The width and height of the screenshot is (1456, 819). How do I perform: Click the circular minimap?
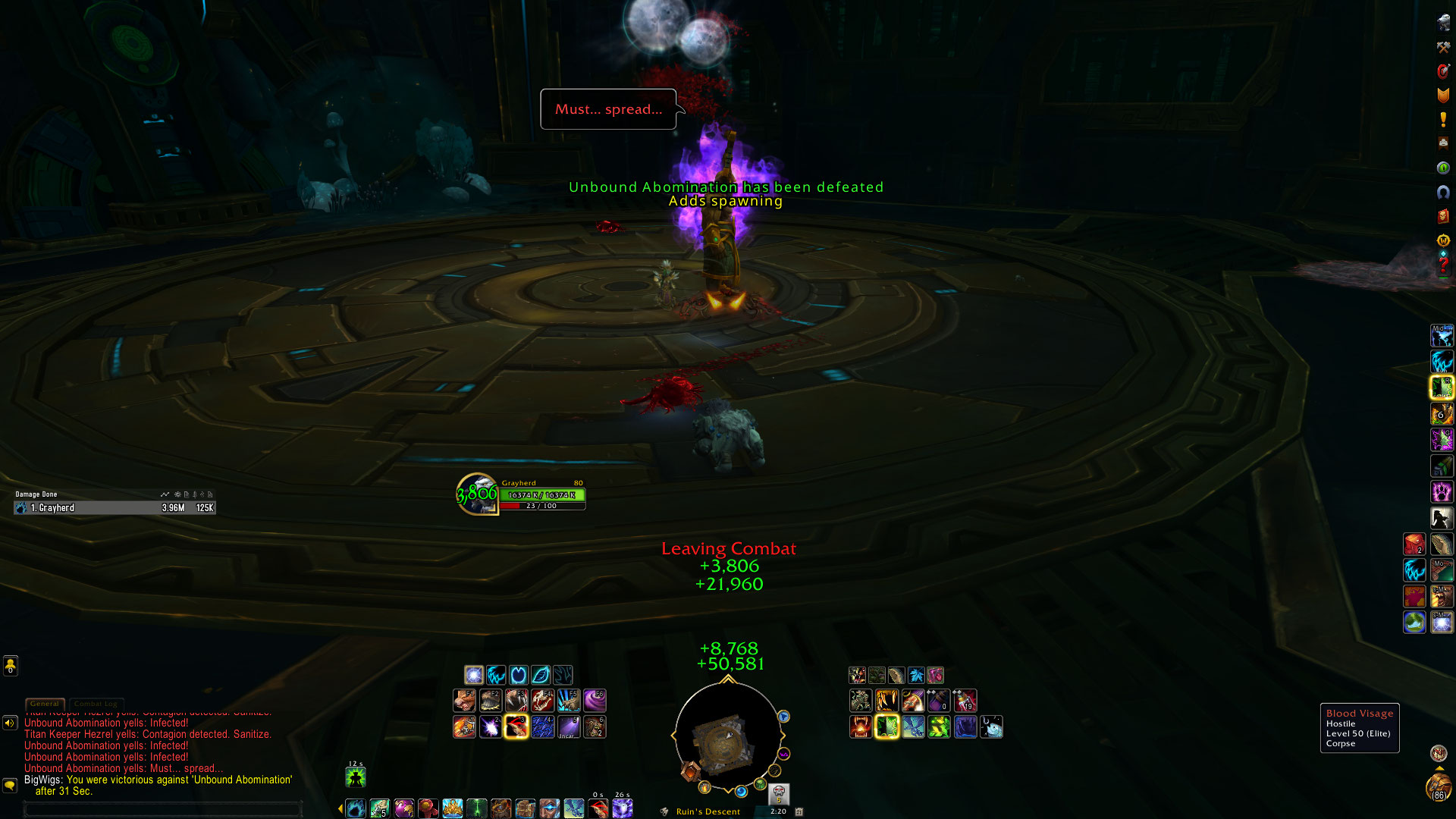tap(727, 736)
